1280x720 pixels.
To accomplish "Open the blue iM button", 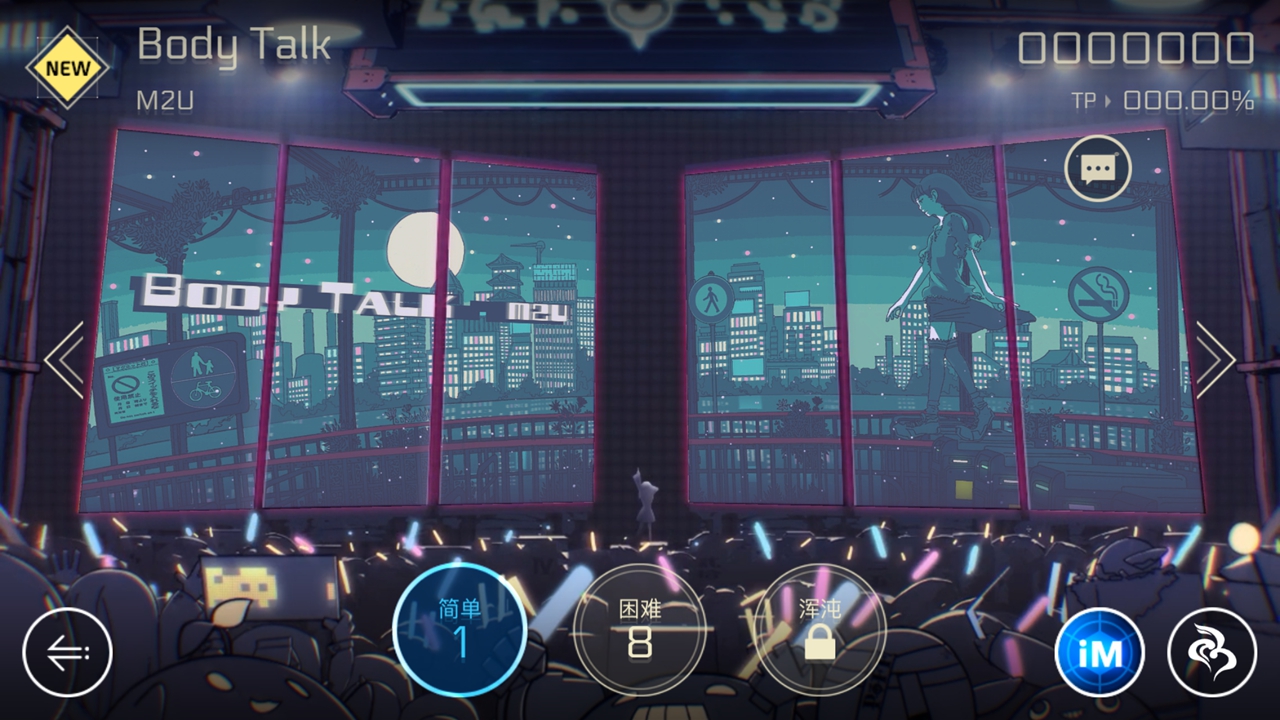I will click(x=1099, y=653).
